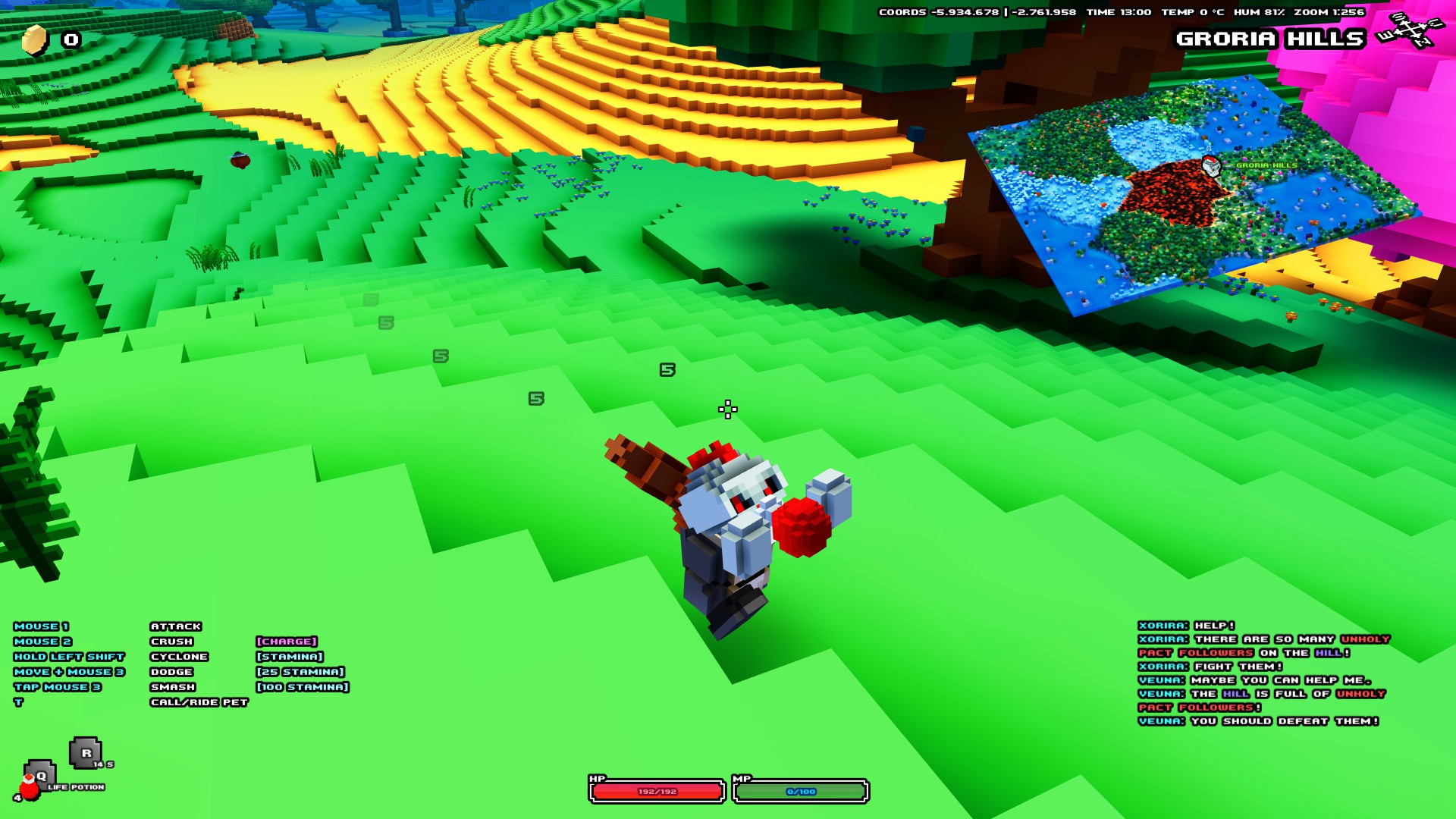Click the crosshair in the center
The height and width of the screenshot is (819, 1456).
click(726, 409)
